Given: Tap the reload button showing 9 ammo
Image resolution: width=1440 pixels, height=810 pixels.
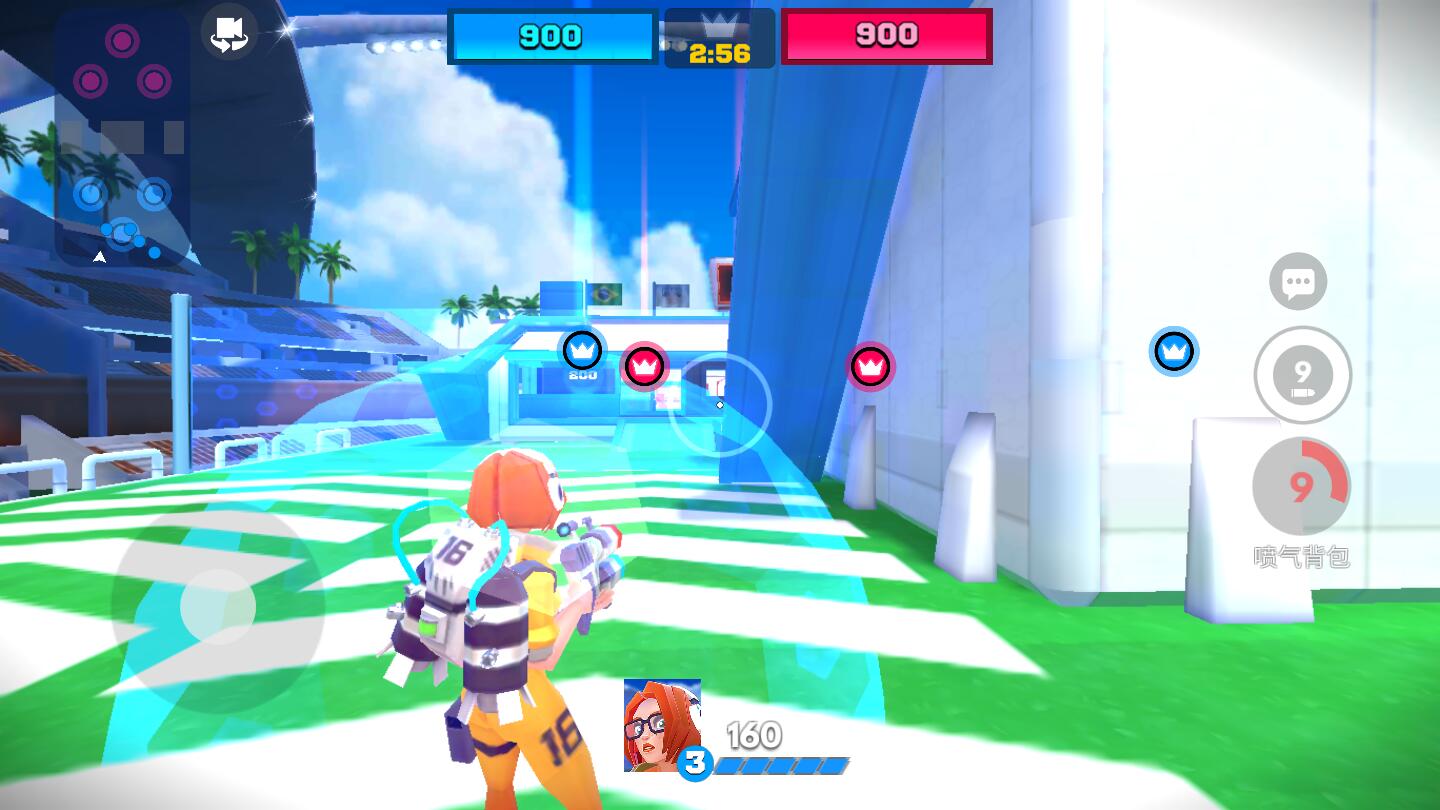Looking at the screenshot, I should click(1302, 375).
